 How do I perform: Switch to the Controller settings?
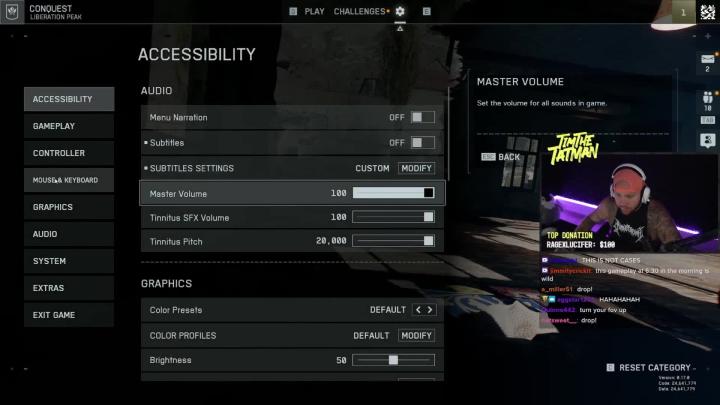[69, 153]
